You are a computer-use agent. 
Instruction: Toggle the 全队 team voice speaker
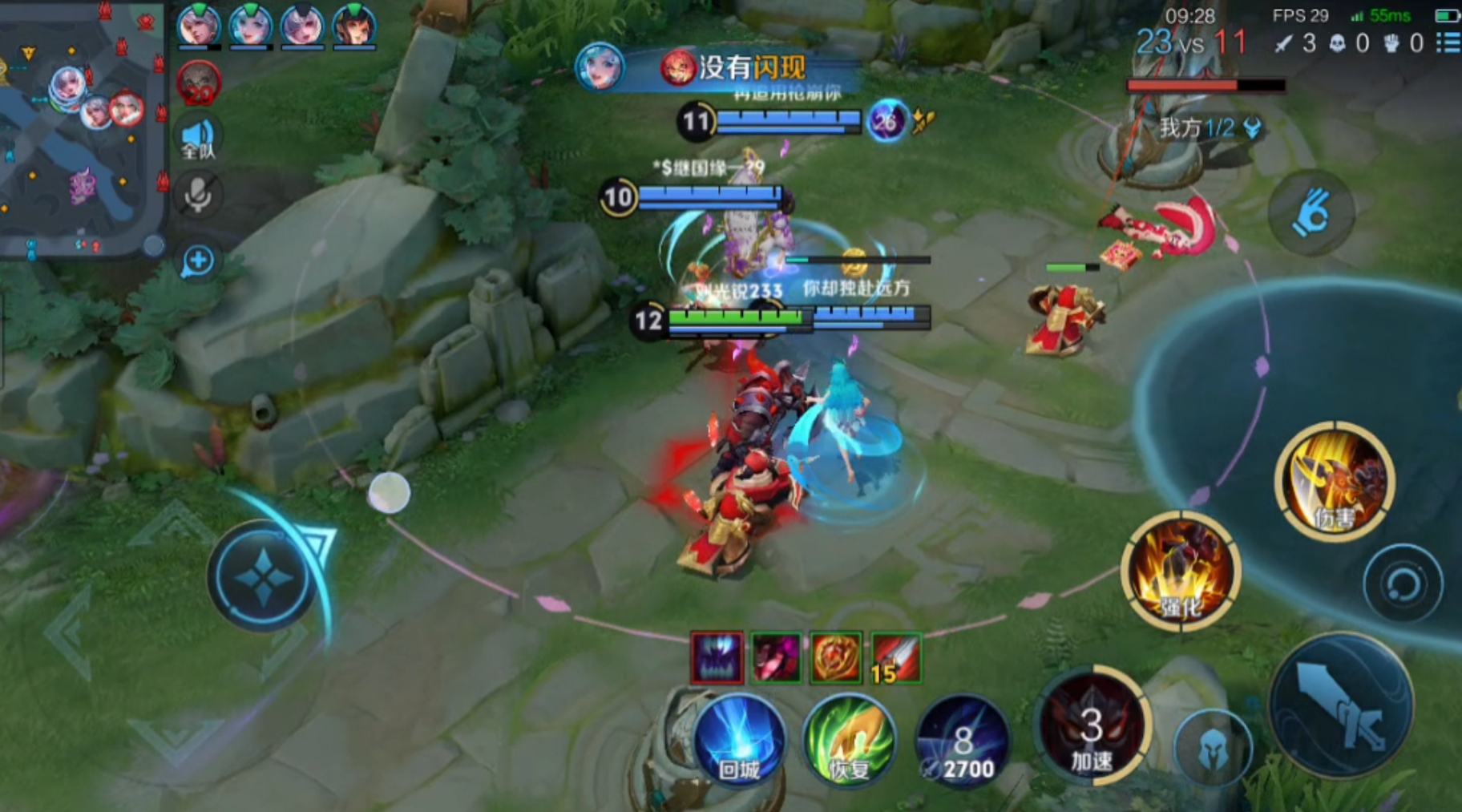(198, 139)
